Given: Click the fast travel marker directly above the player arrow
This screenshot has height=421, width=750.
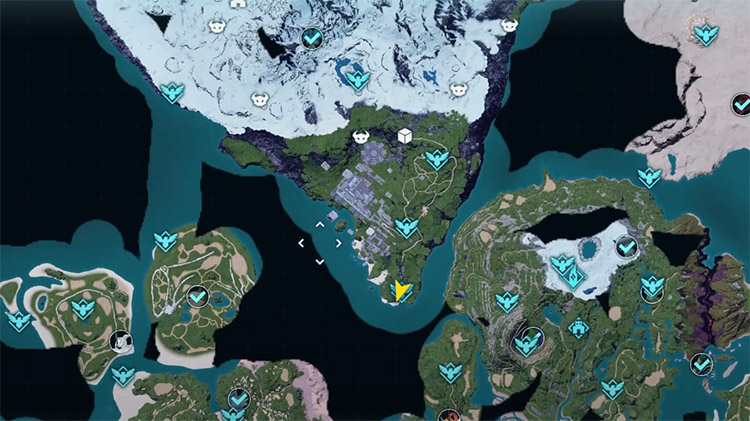Looking at the screenshot, I should (x=405, y=228).
